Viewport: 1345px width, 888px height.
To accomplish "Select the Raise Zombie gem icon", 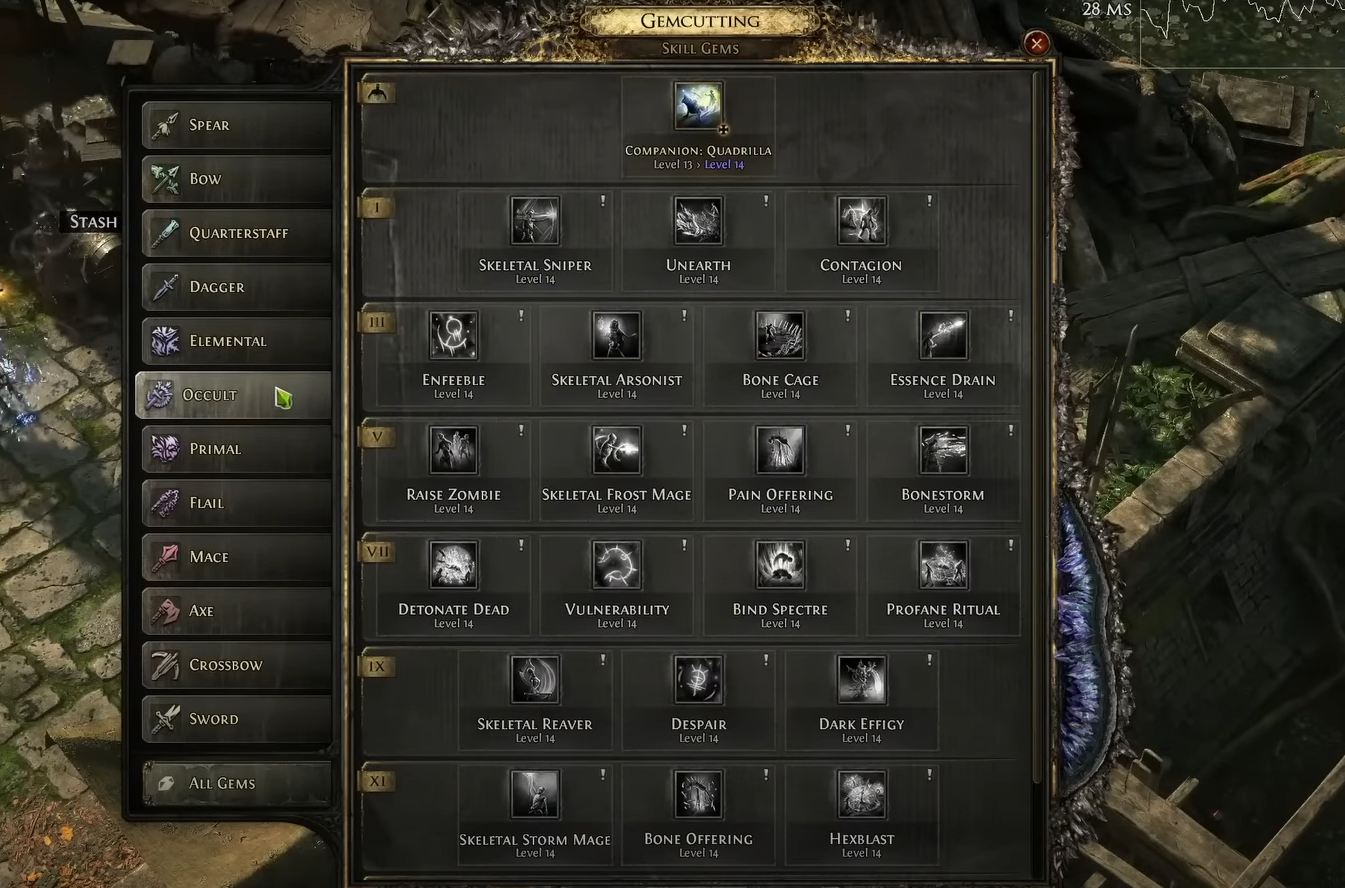I will point(453,450).
